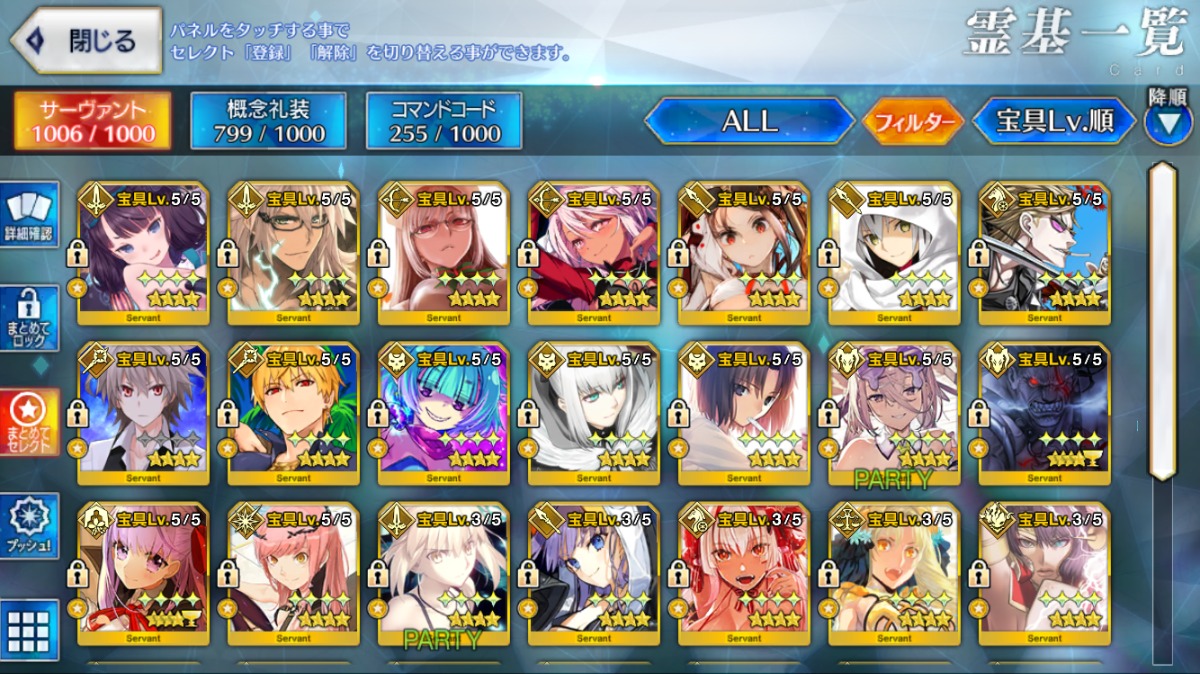The height and width of the screenshot is (674, 1200).
Task: Change grid view with the grid icon
Action: point(29,630)
